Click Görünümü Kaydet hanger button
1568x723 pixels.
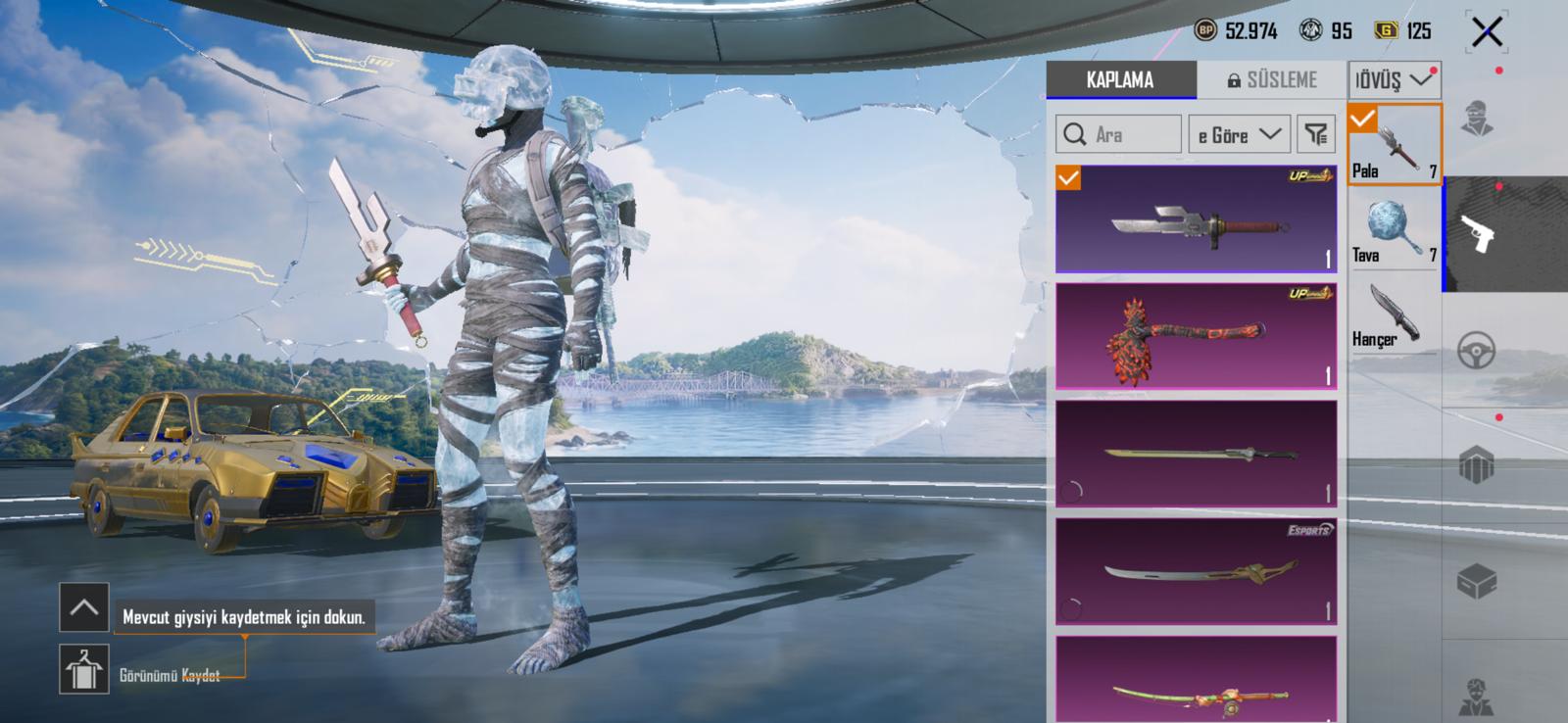coord(84,669)
